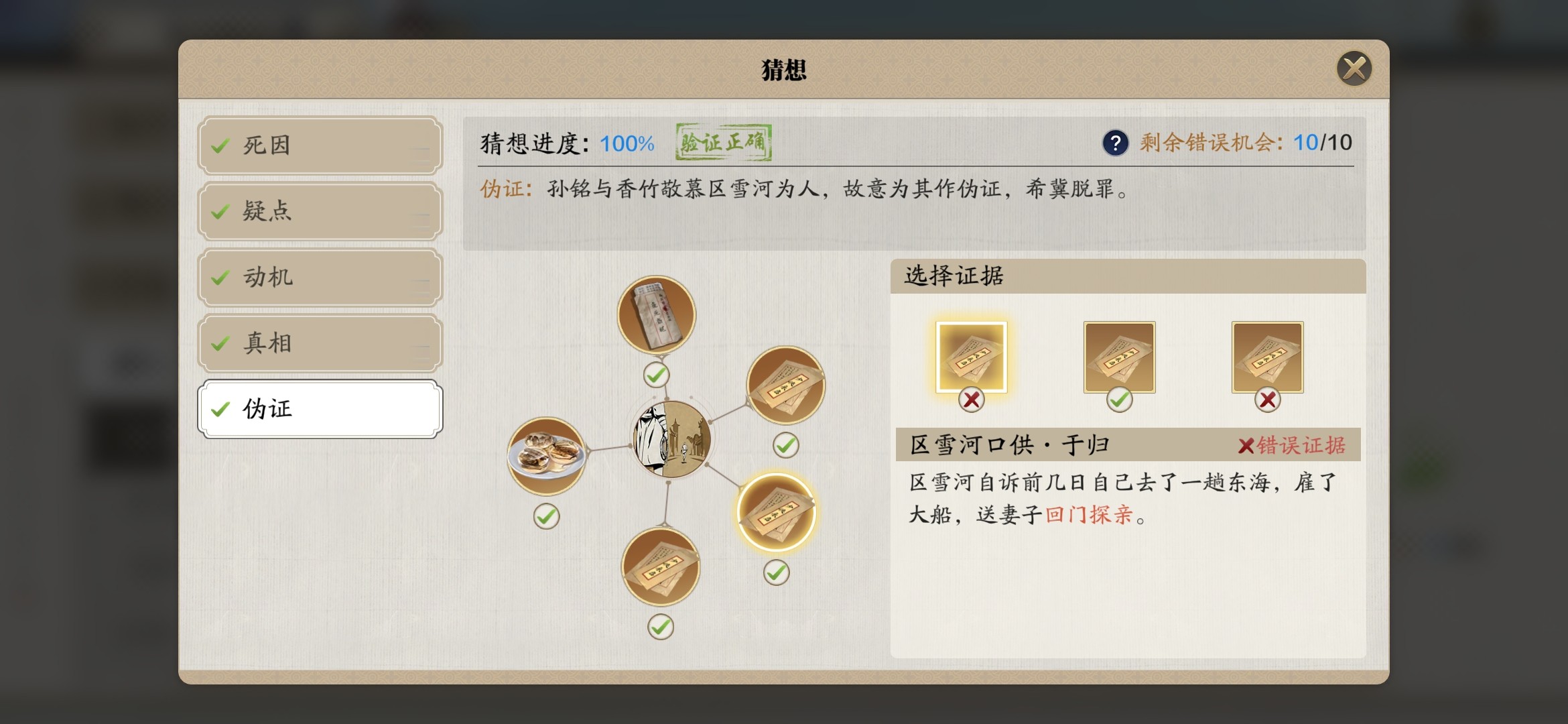Open the 疑点 section
This screenshot has width=1568, height=724.
point(320,211)
